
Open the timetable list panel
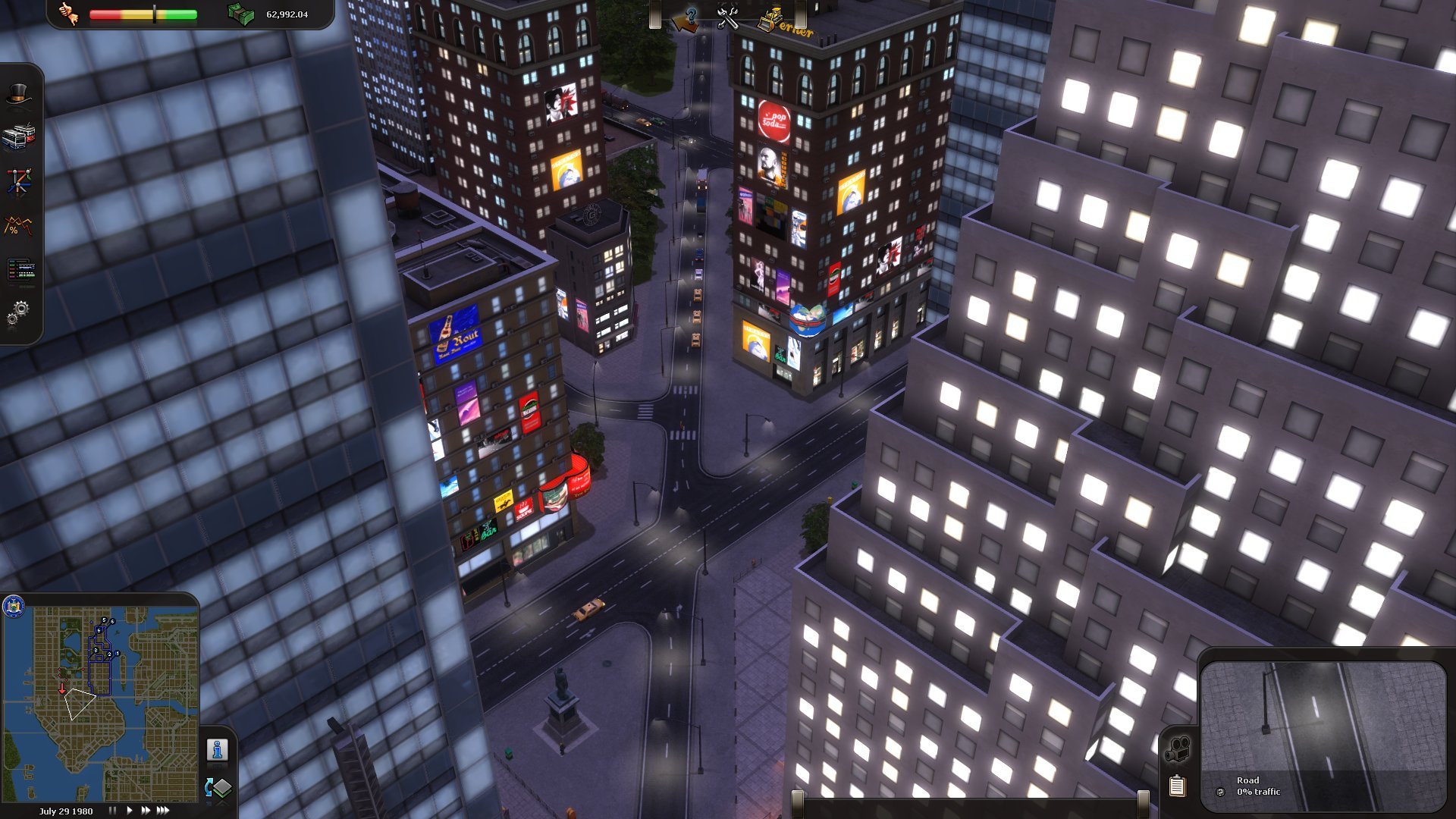(20, 269)
